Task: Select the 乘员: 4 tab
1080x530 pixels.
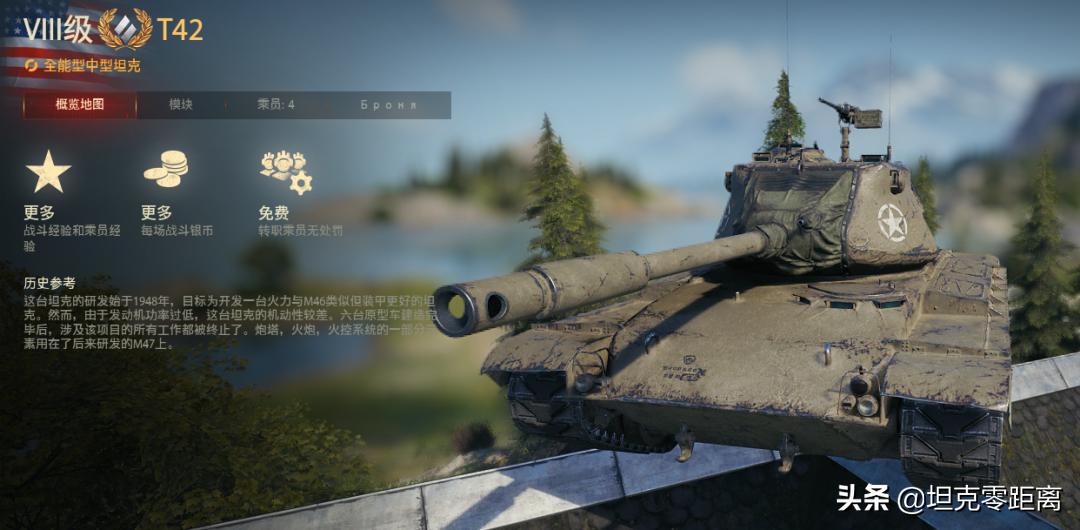Action: click(276, 105)
